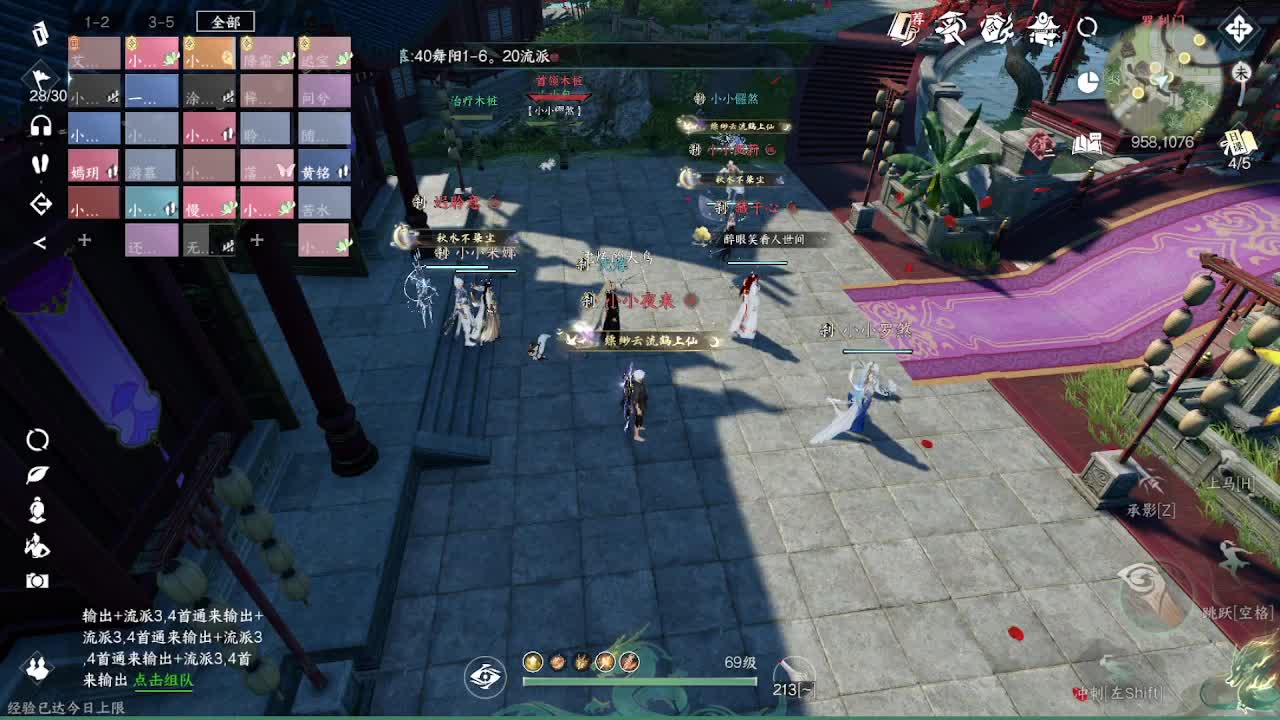Expand a friend slot using a plus button

pyautogui.click(x=84, y=240)
